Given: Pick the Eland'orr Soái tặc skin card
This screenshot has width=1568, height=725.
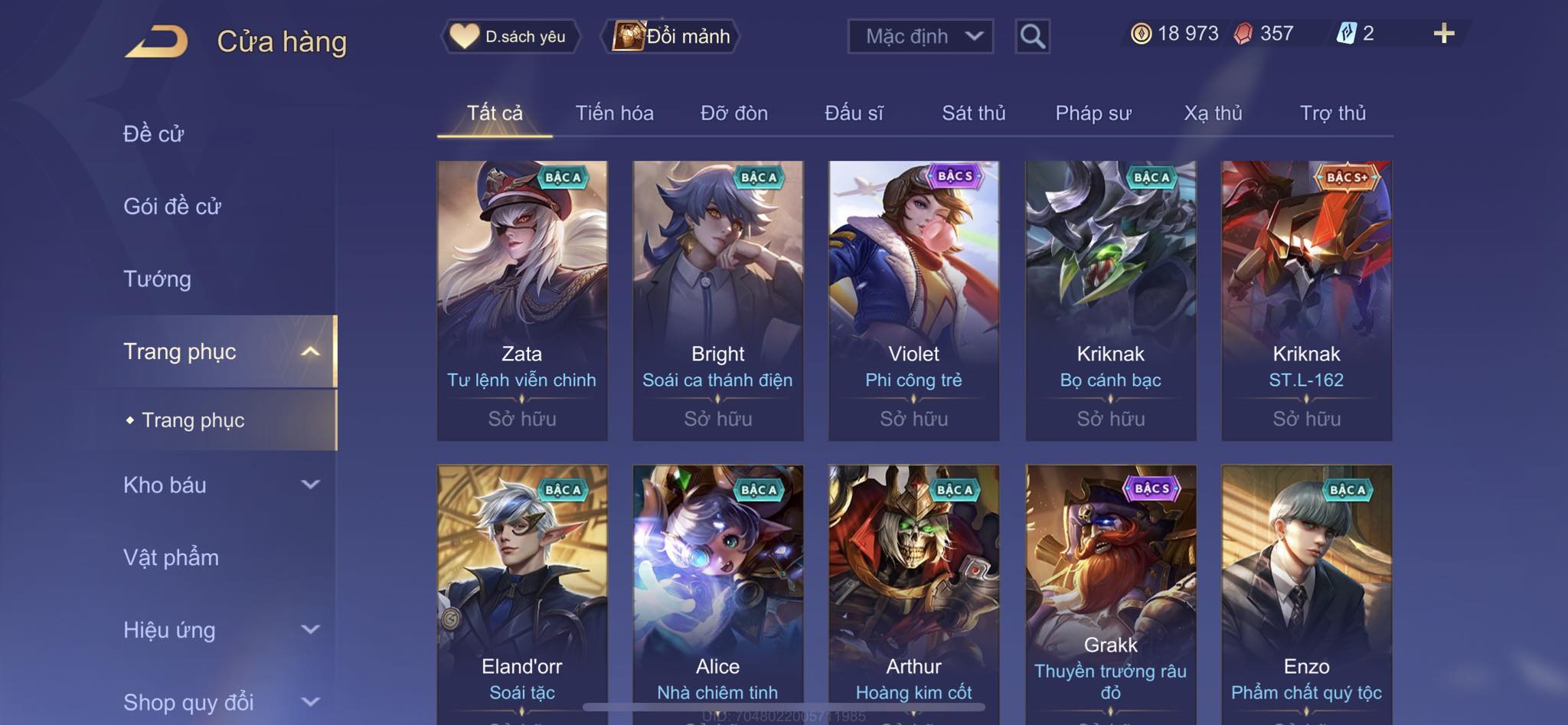Looking at the screenshot, I should click(x=522, y=589).
